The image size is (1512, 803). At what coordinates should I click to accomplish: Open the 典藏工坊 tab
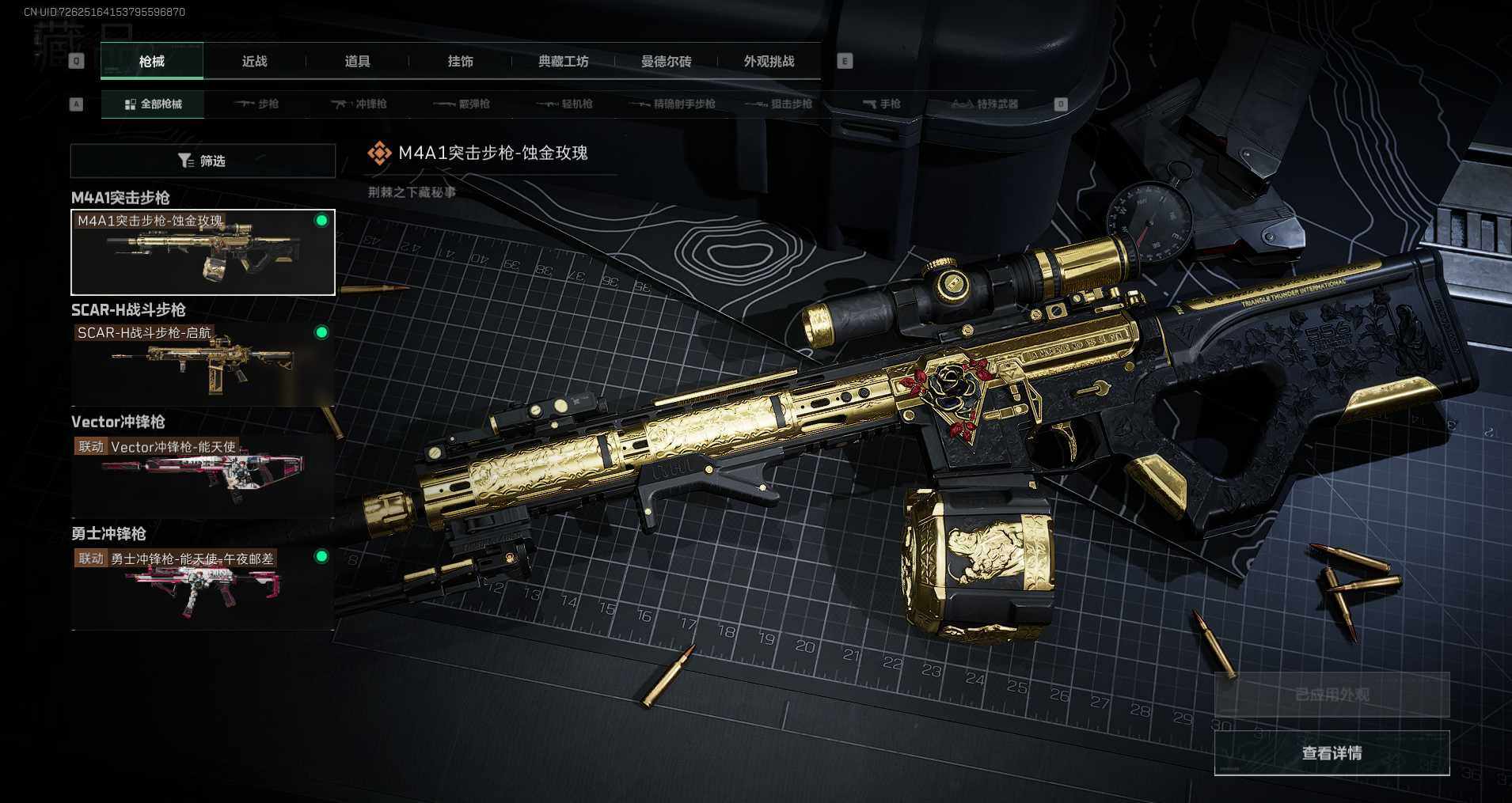(563, 62)
